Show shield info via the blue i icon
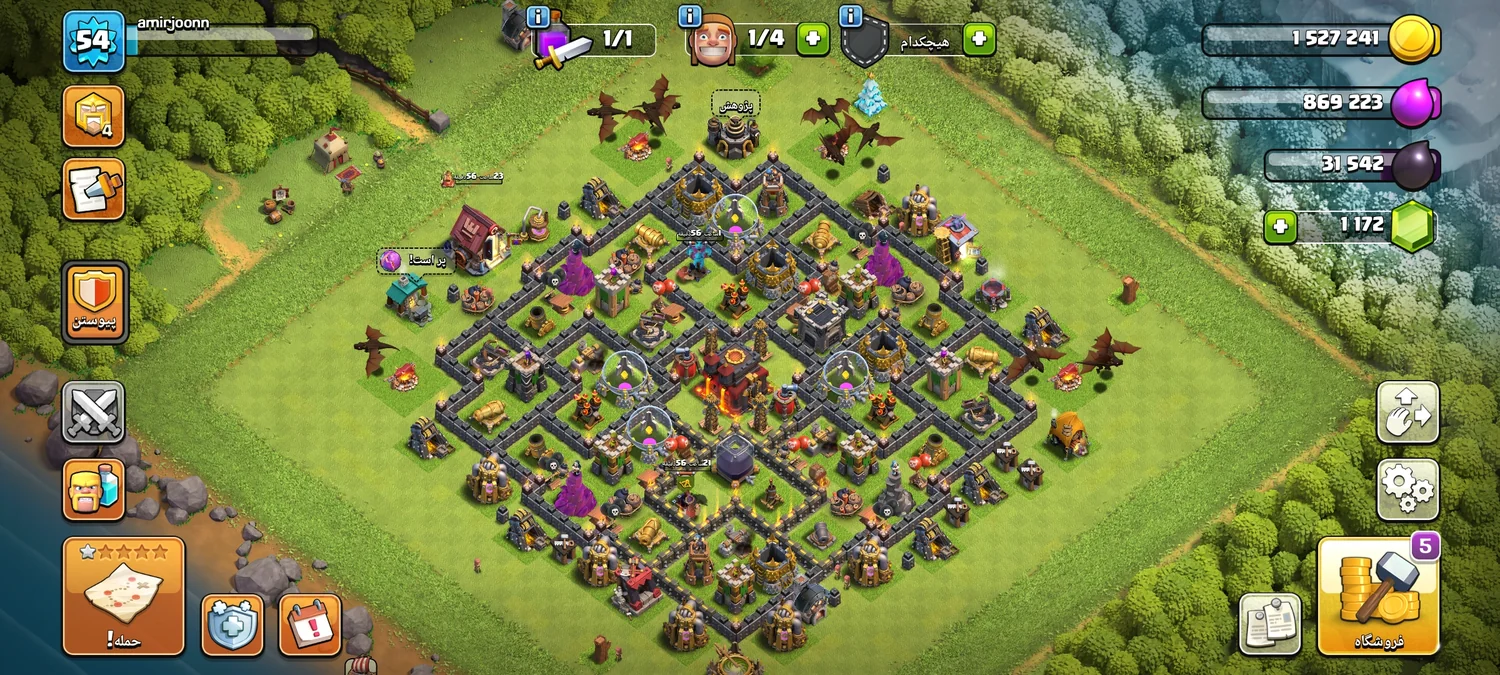This screenshot has width=1500, height=675. pos(852,16)
